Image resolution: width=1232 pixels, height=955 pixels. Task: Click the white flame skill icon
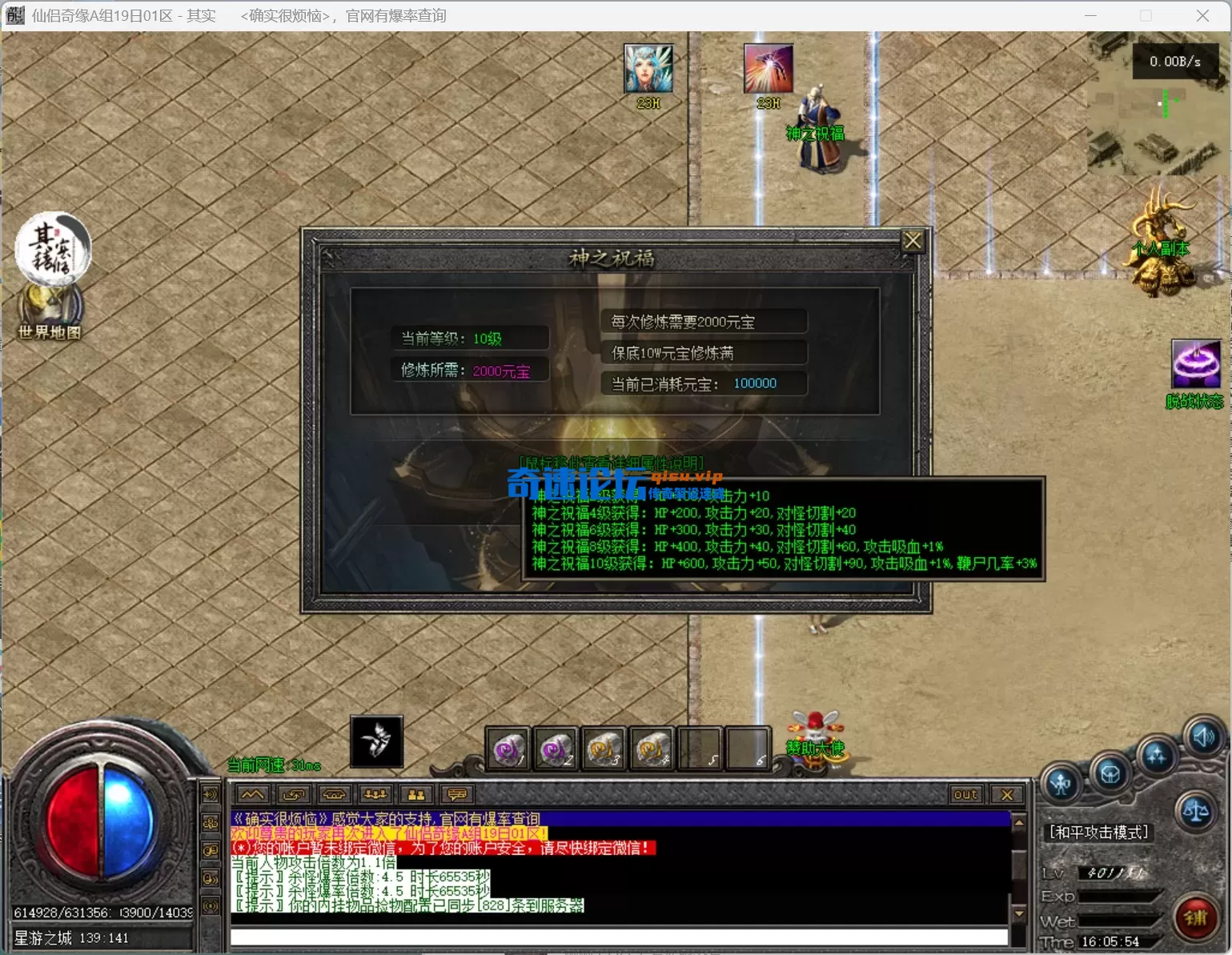pyautogui.click(x=376, y=741)
